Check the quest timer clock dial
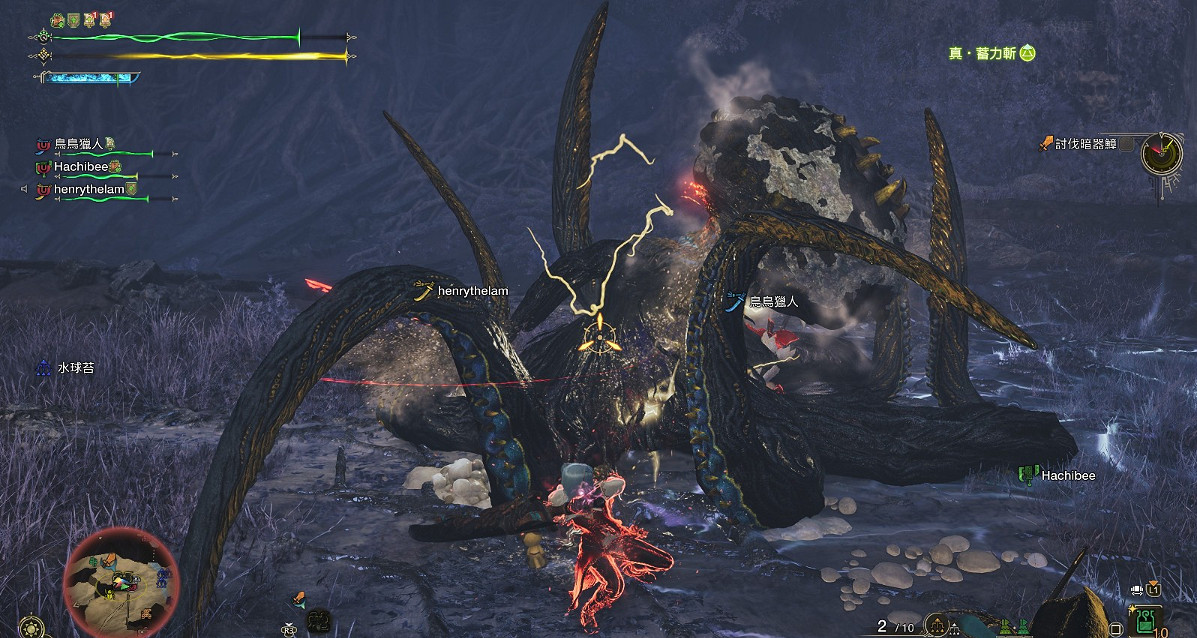This screenshot has width=1197, height=638. coord(1163,152)
